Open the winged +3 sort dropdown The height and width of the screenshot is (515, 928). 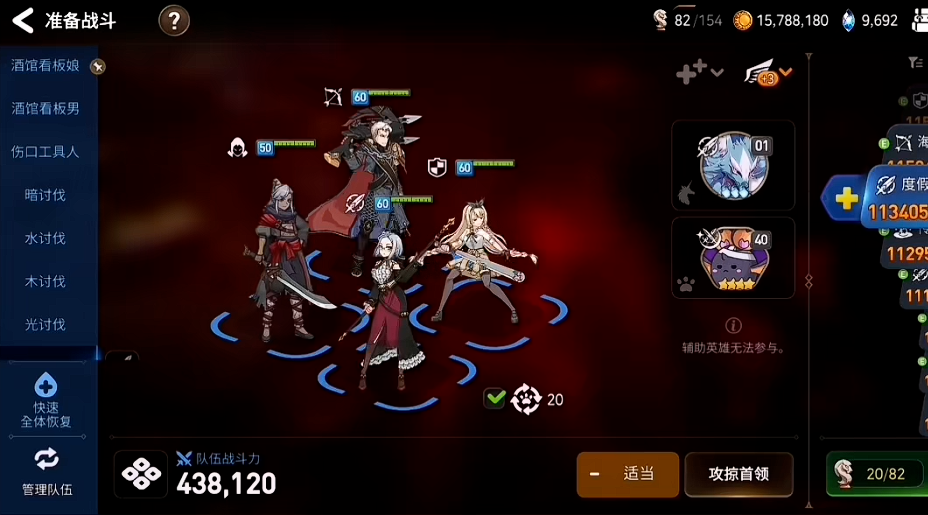click(768, 72)
